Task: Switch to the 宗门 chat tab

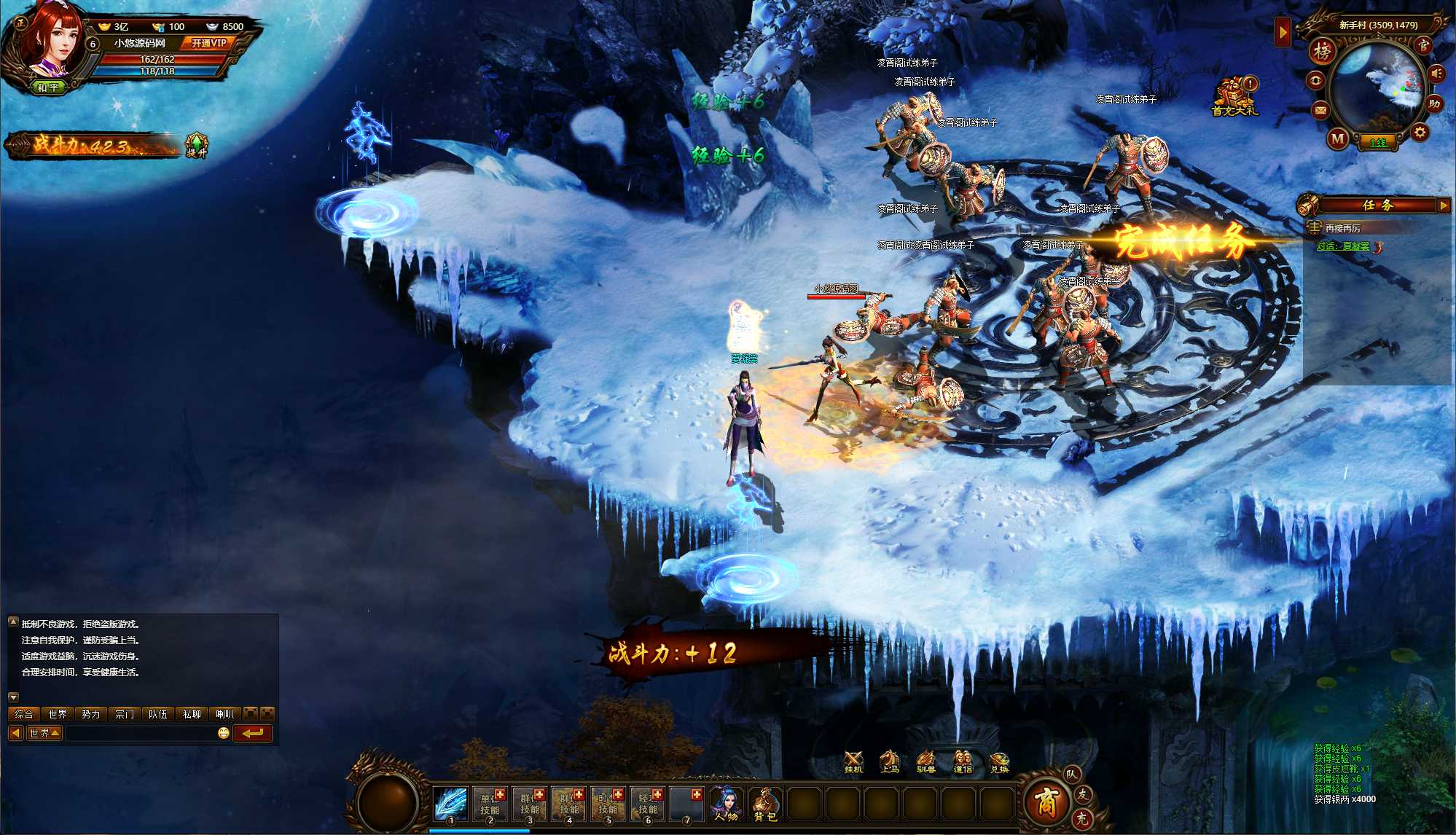Action: 125,714
